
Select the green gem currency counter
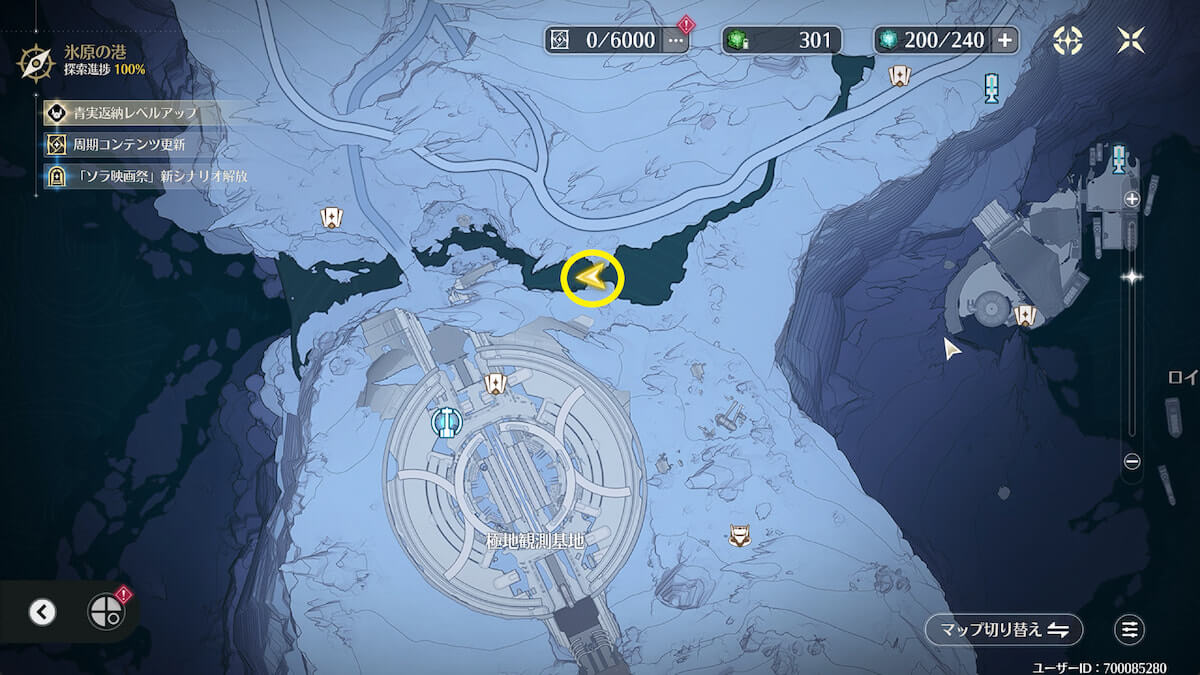pyautogui.click(x=782, y=40)
